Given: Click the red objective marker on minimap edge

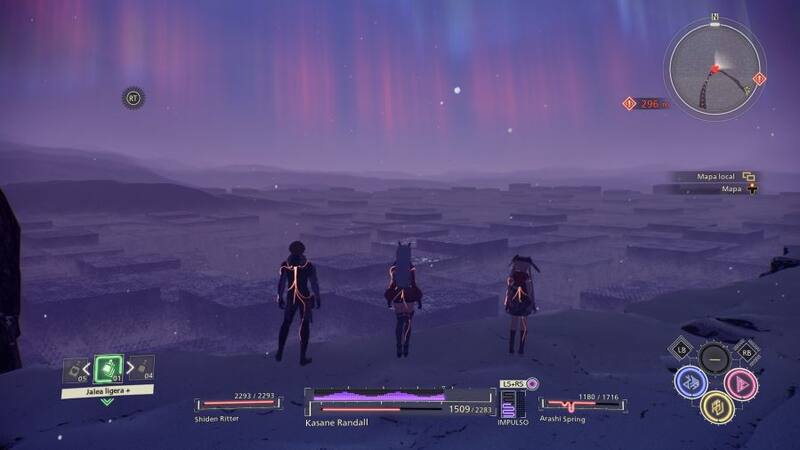Looking at the screenshot, I should coord(759,78).
